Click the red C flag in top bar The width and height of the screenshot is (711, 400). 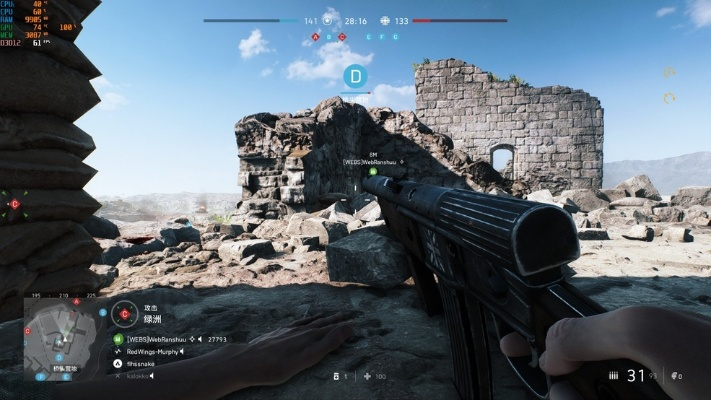pos(343,36)
